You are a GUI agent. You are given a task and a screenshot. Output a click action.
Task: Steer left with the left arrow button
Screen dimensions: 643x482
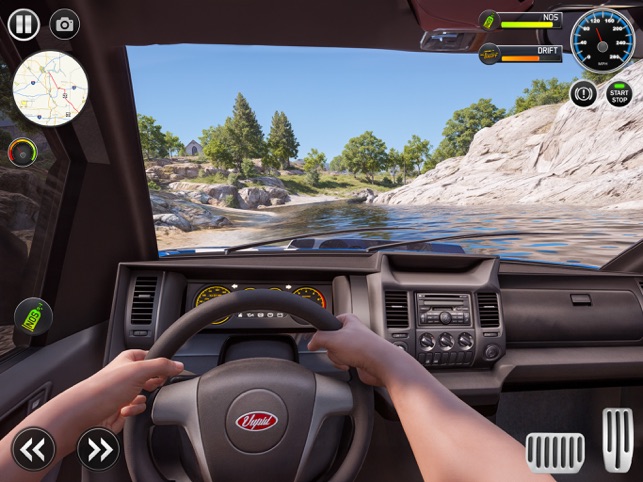pyautogui.click(x=32, y=449)
